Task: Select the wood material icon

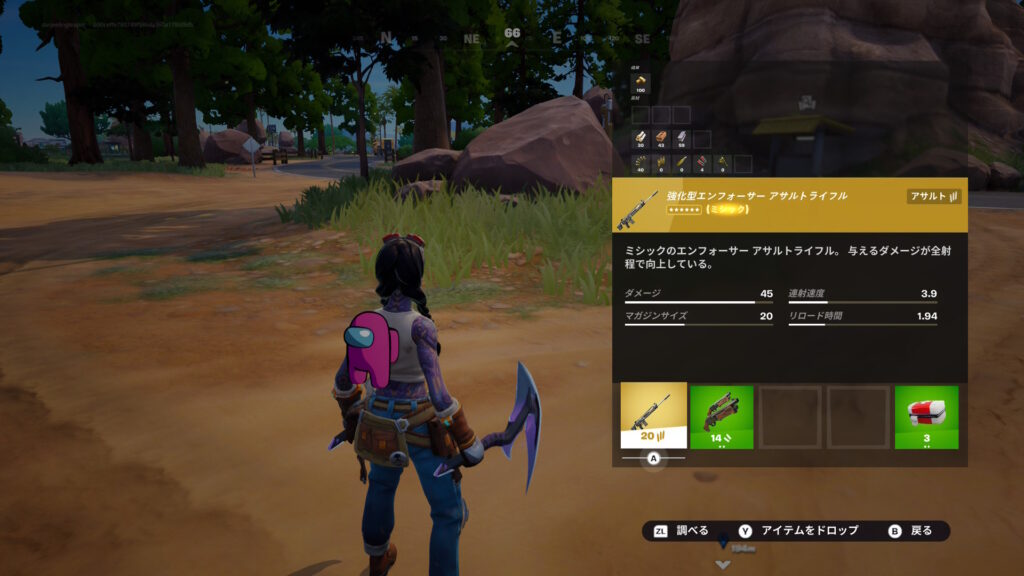Action: (641, 139)
